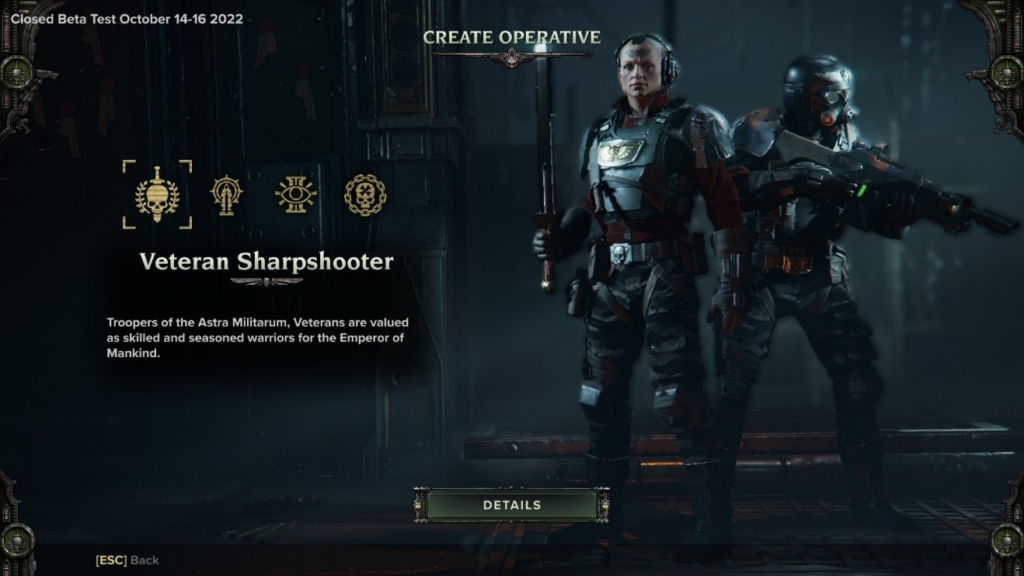This screenshot has width=1024, height=576.
Task: Open the Details button
Action: 511,505
